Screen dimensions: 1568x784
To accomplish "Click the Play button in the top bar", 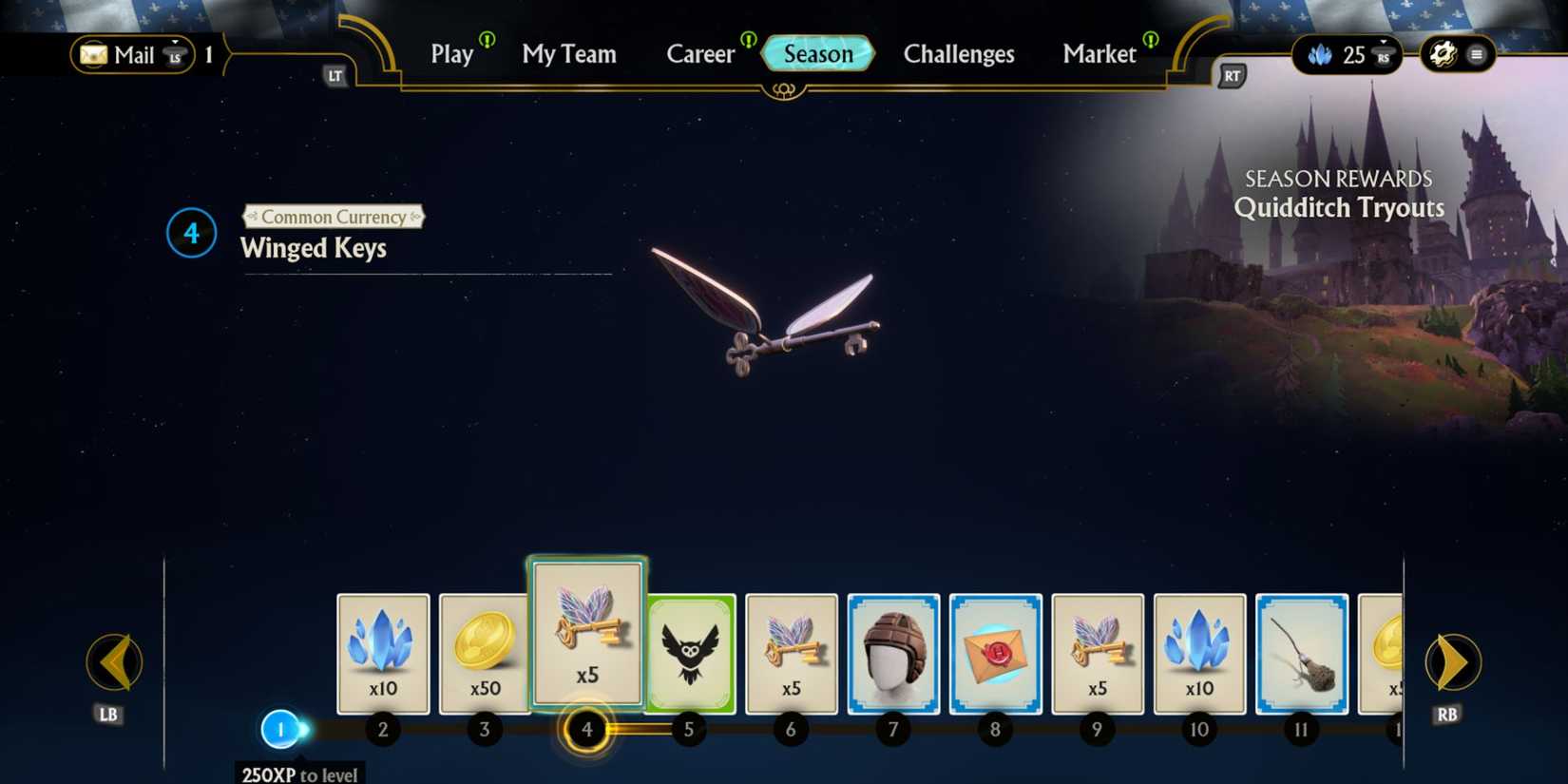I will tap(450, 54).
